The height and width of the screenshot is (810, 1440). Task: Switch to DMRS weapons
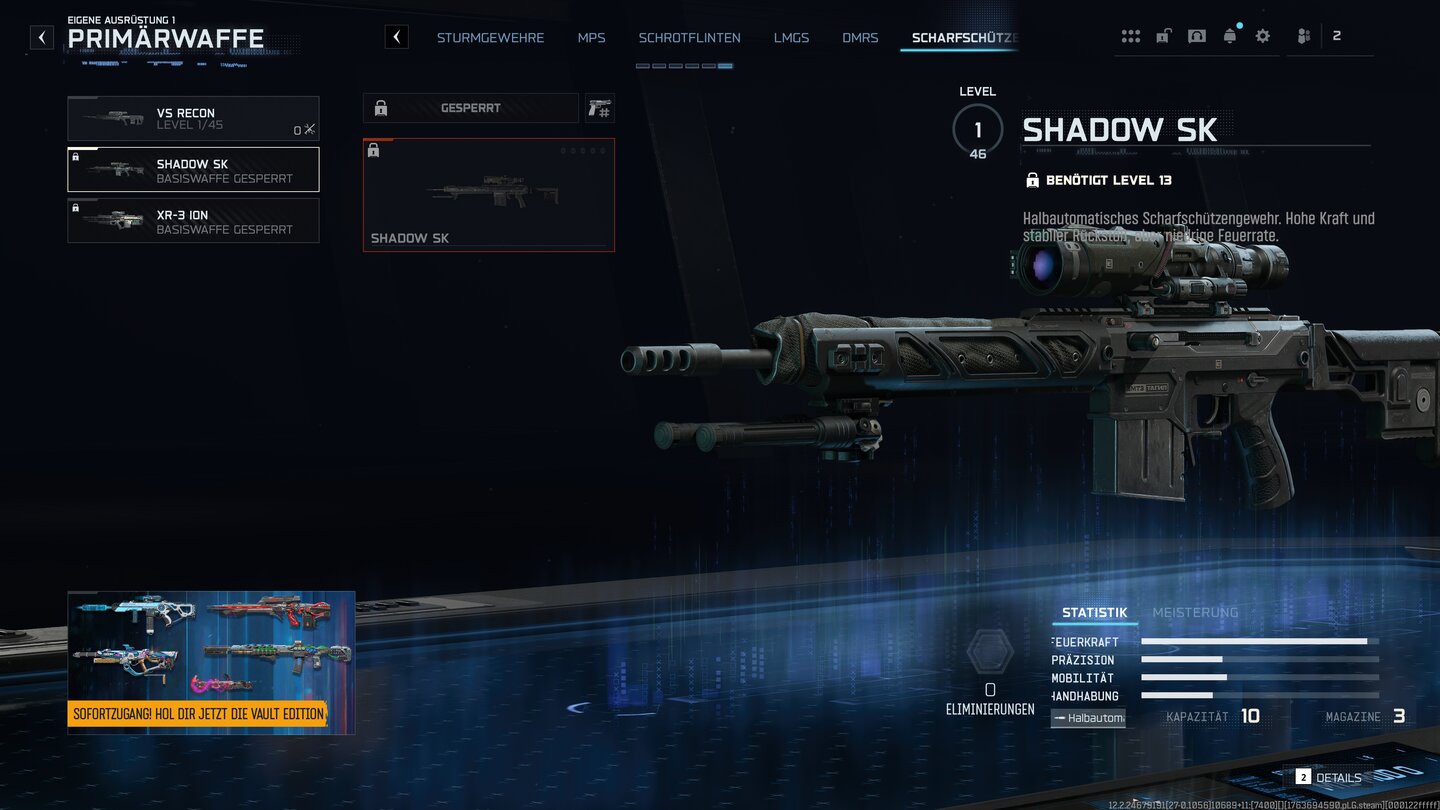[x=860, y=38]
